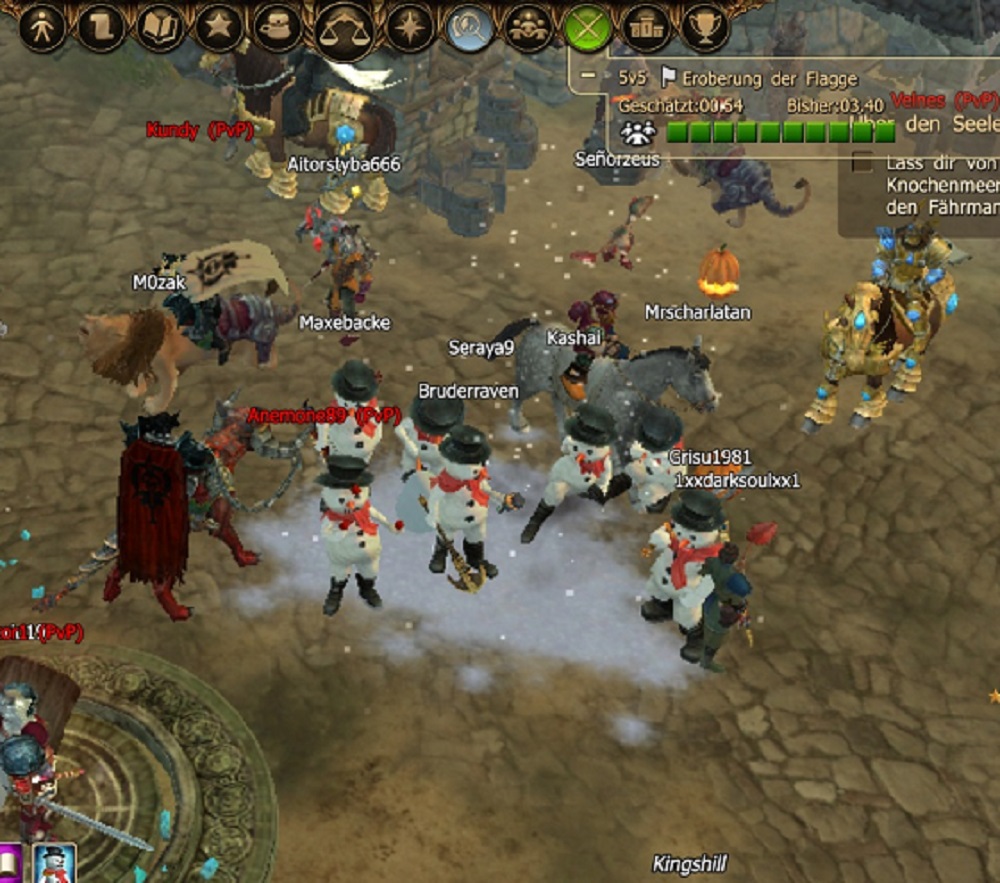Click the green crossed swords PvP icon
The height and width of the screenshot is (883, 1000).
tap(588, 29)
